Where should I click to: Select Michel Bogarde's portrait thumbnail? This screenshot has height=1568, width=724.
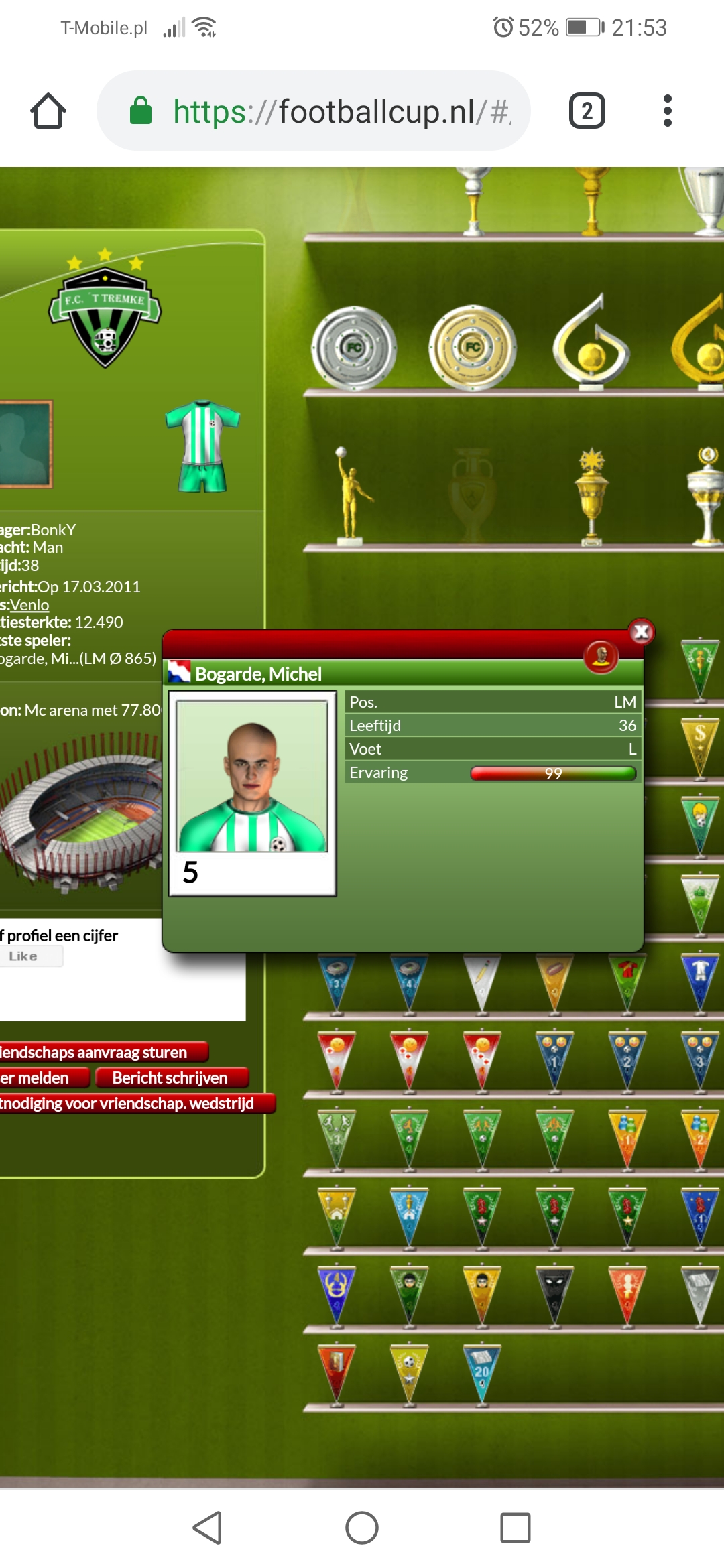click(x=252, y=777)
